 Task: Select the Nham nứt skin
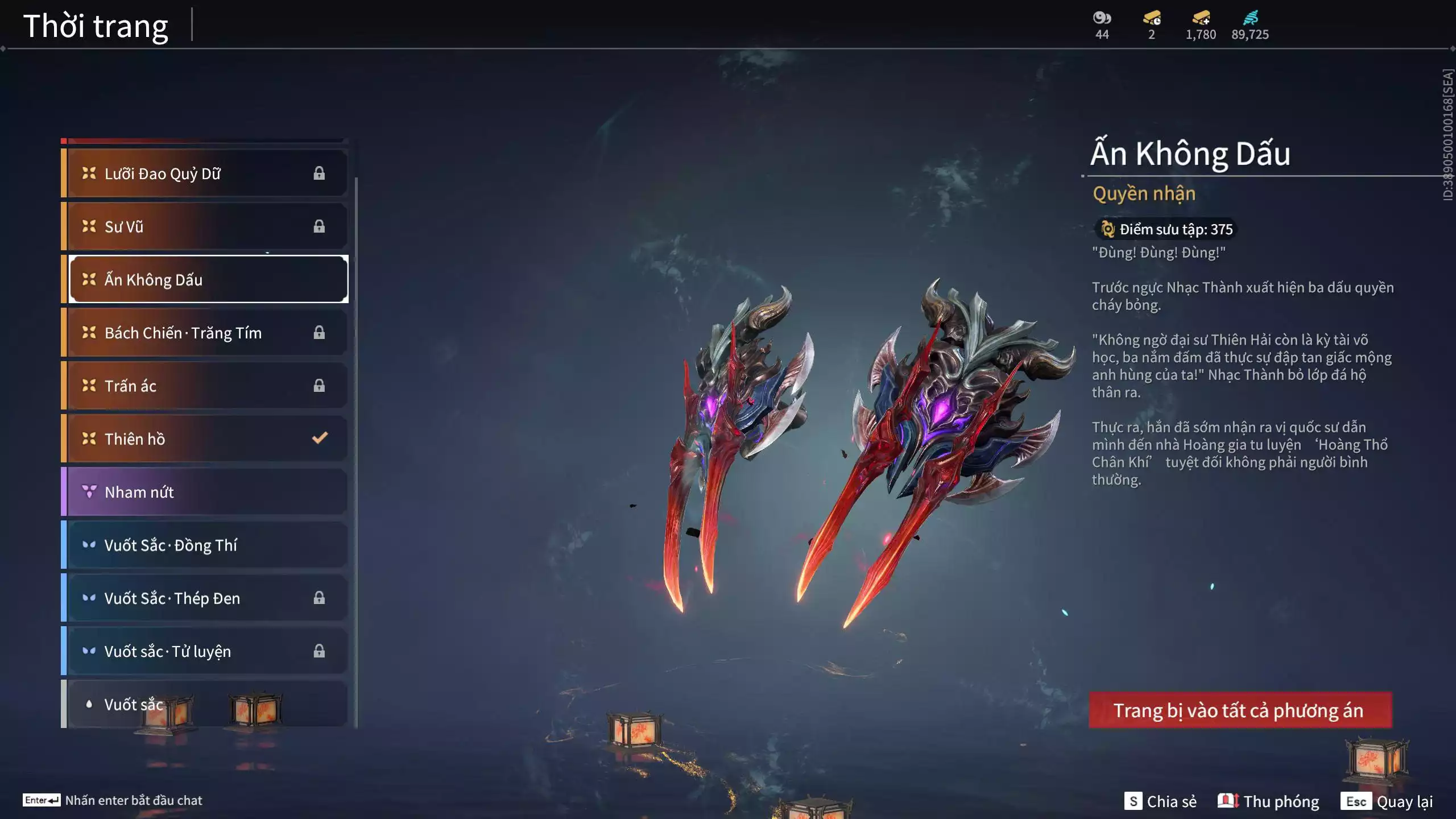point(205,492)
